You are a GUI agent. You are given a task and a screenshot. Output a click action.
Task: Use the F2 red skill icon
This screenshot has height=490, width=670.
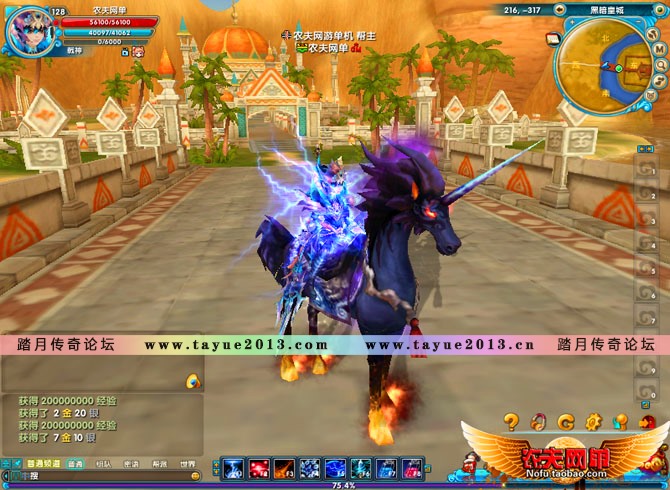coord(258,467)
